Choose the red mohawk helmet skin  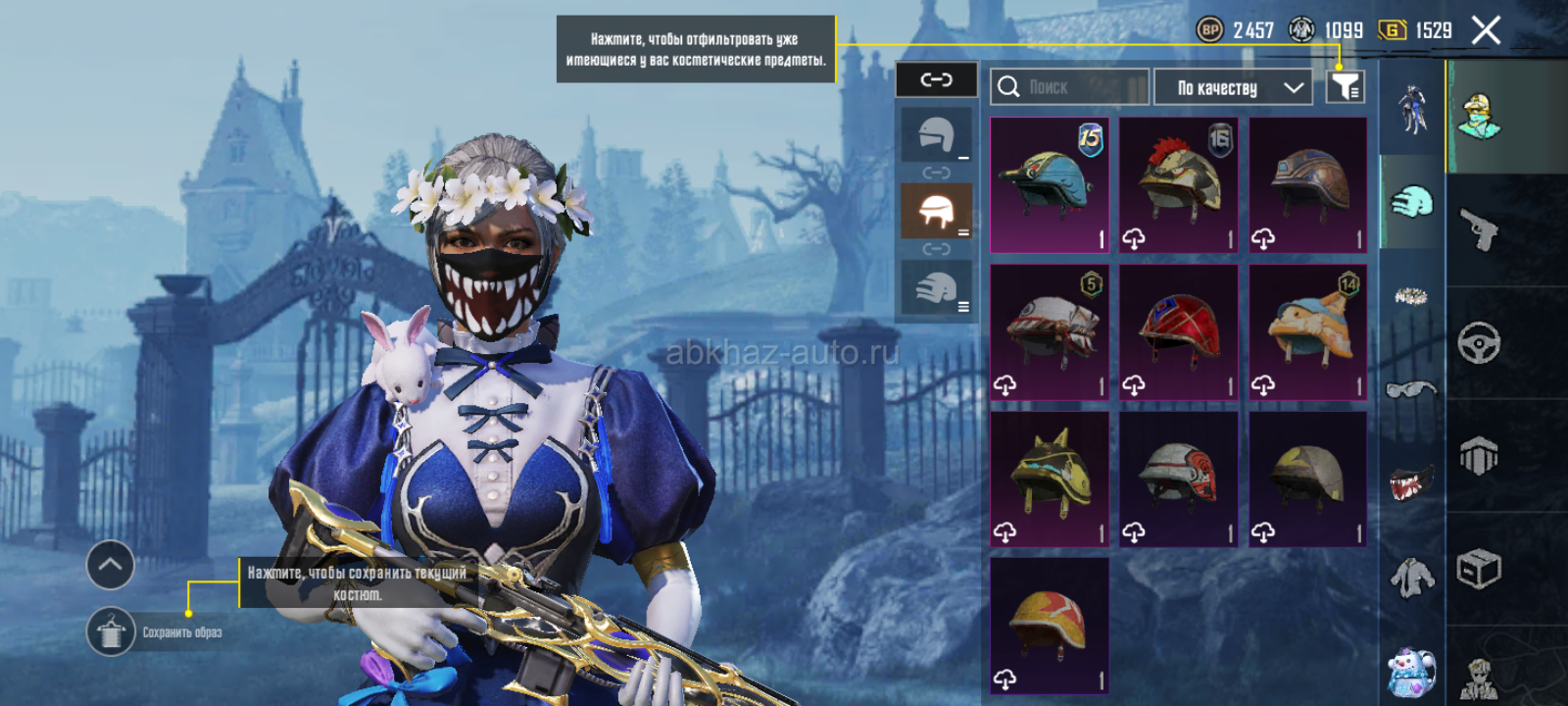(1179, 185)
